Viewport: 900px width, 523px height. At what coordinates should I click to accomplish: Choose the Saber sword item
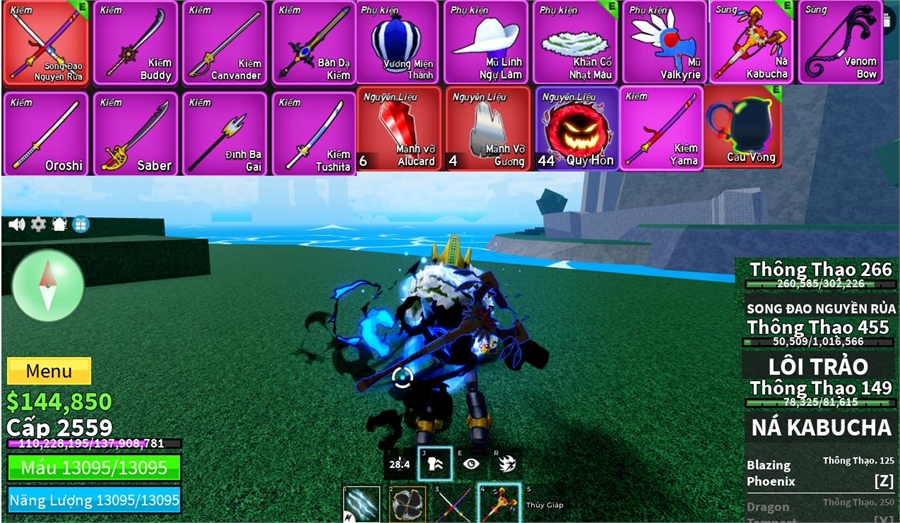pos(135,134)
